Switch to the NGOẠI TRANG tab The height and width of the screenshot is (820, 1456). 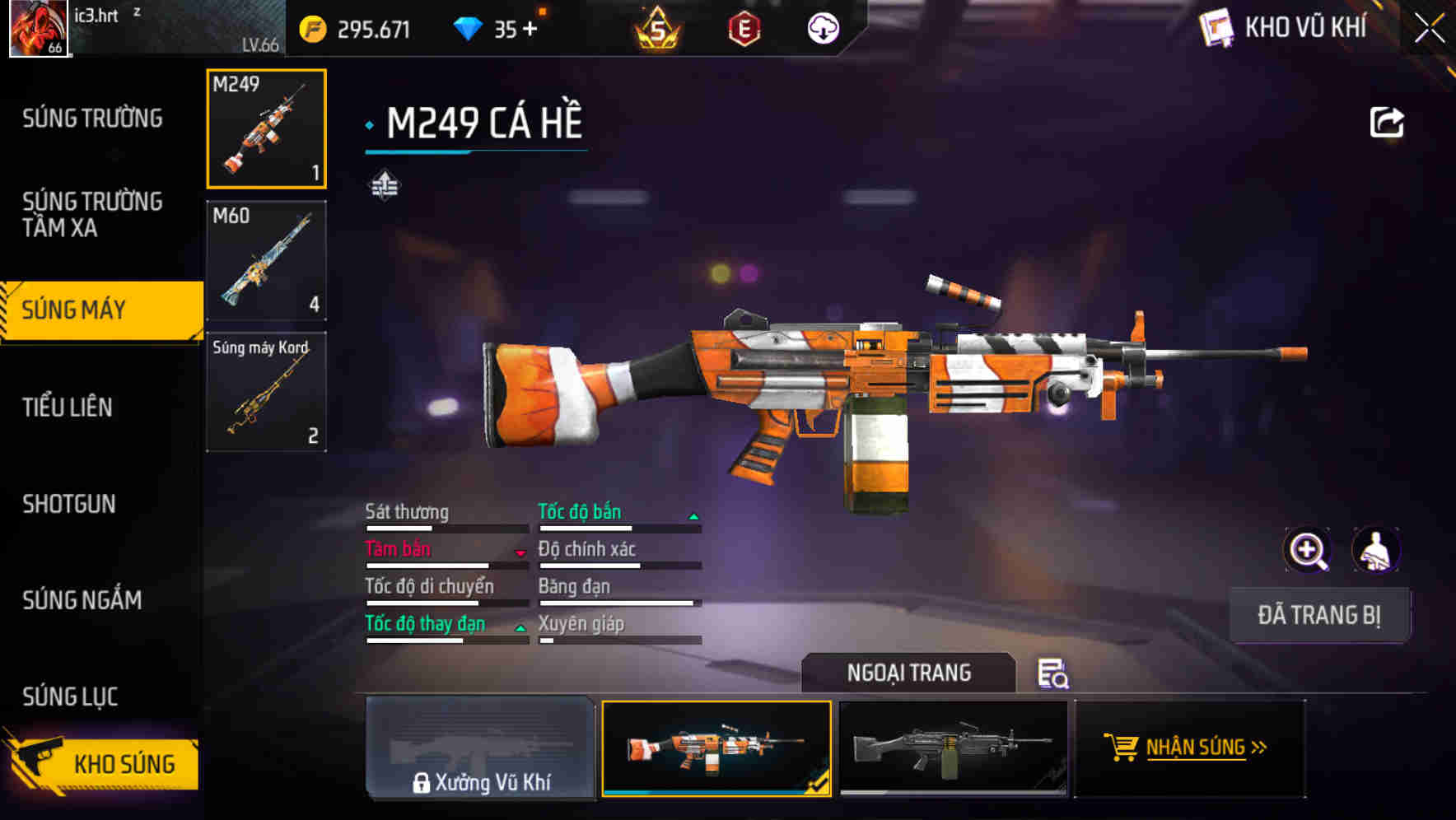(x=909, y=673)
